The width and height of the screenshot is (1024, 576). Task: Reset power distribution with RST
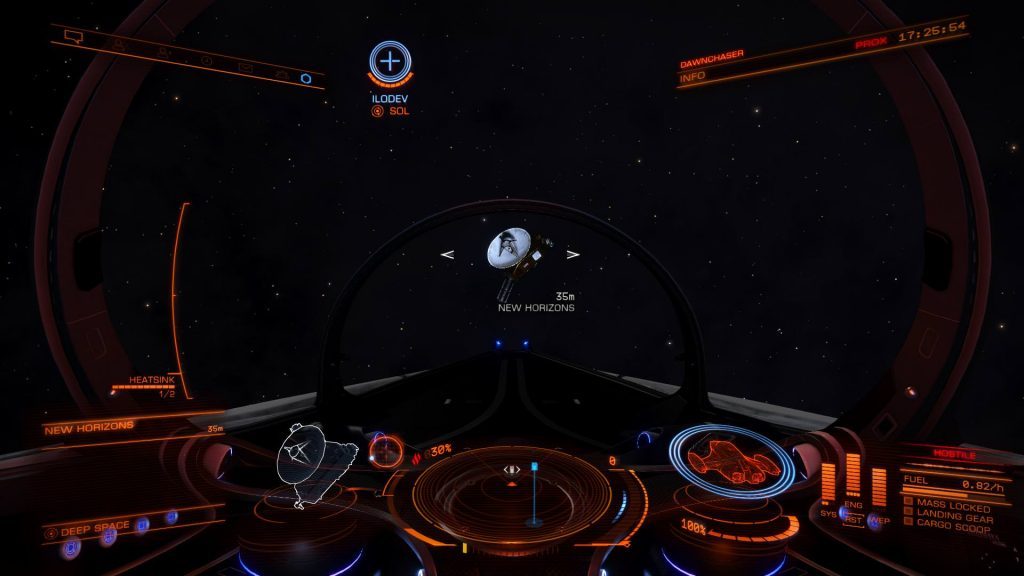(855, 520)
